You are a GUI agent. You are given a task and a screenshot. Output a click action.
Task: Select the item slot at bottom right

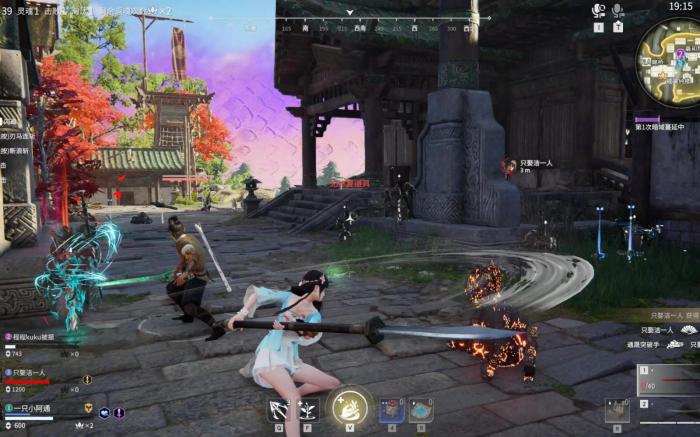coord(617,411)
